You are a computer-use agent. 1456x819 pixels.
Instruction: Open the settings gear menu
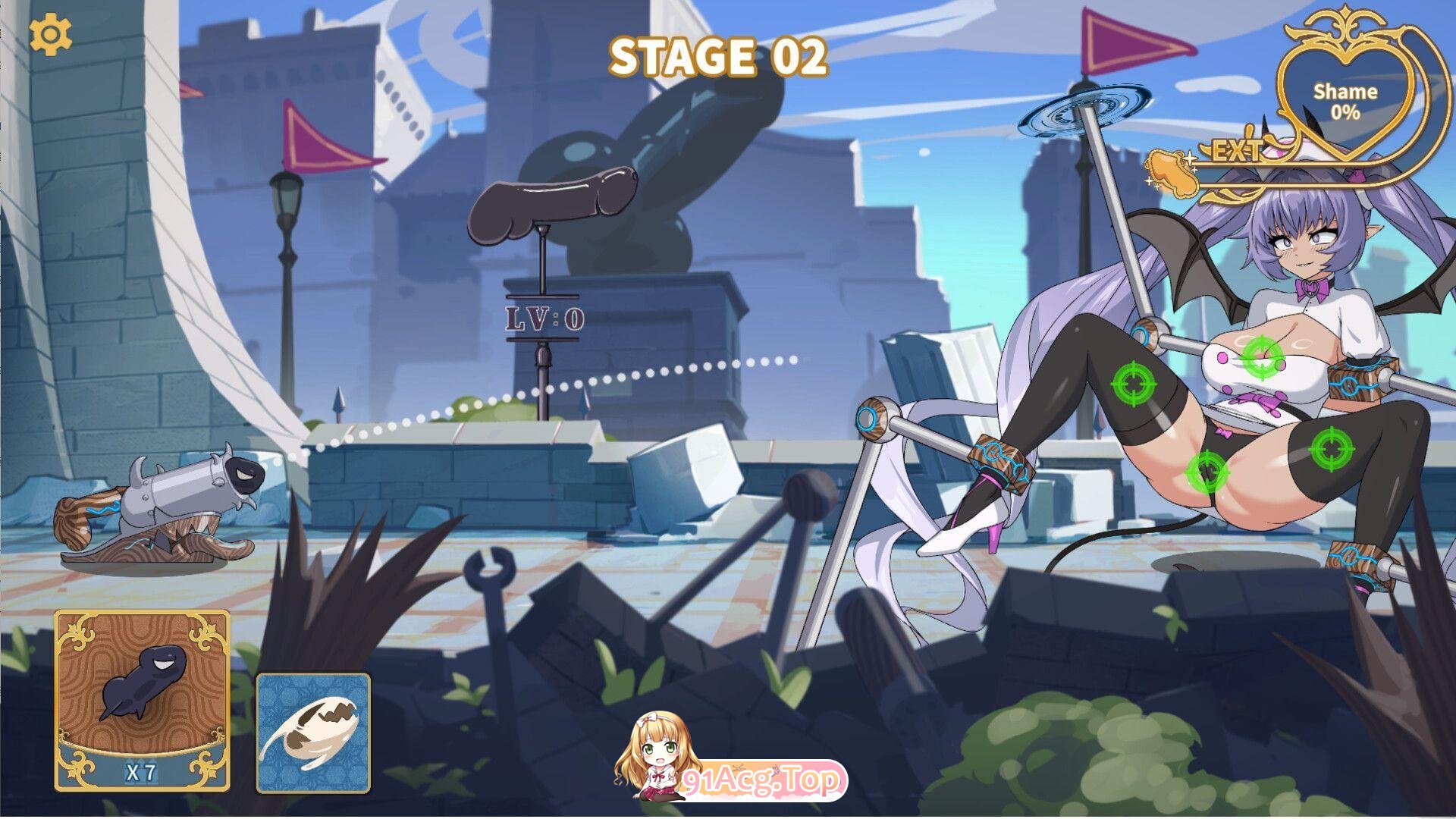click(x=51, y=35)
